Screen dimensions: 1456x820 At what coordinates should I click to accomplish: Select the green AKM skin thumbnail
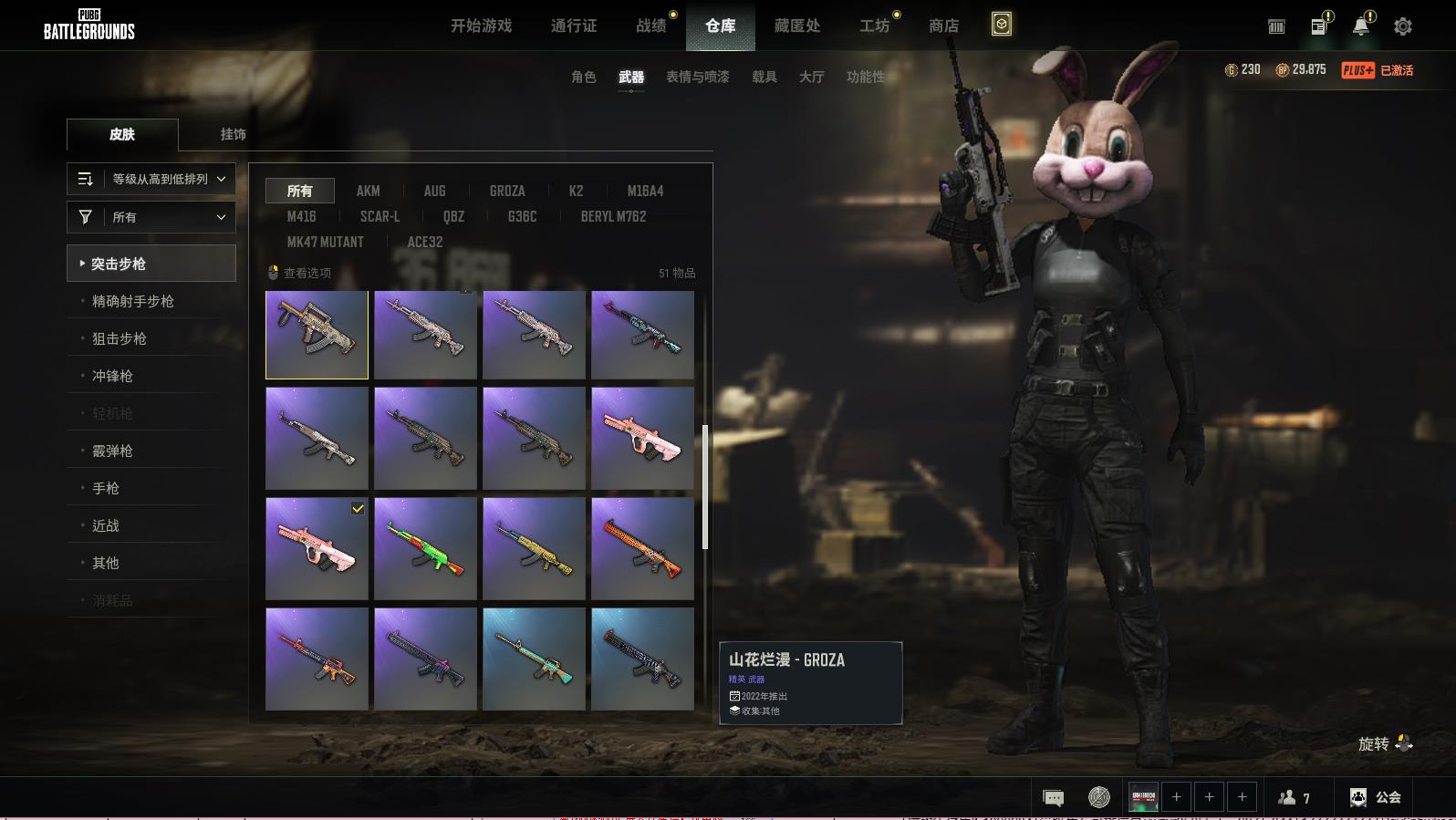[x=425, y=548]
